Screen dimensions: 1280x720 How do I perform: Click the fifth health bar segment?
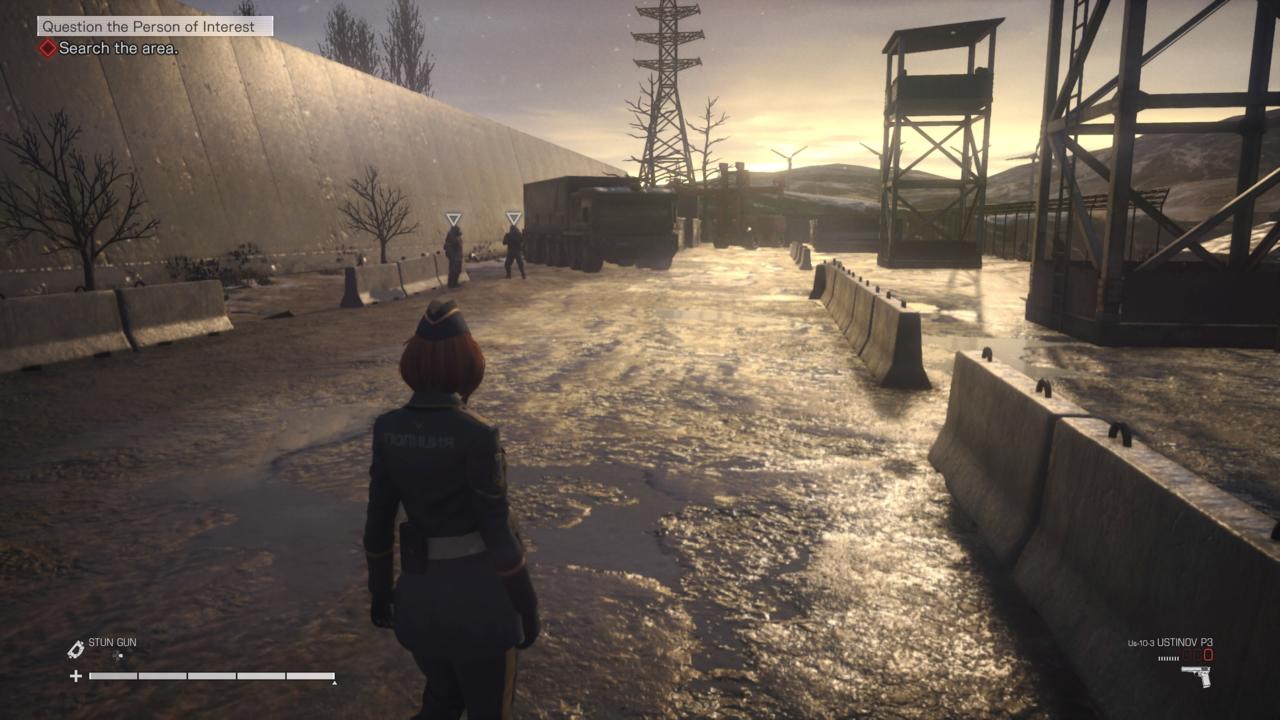(308, 677)
